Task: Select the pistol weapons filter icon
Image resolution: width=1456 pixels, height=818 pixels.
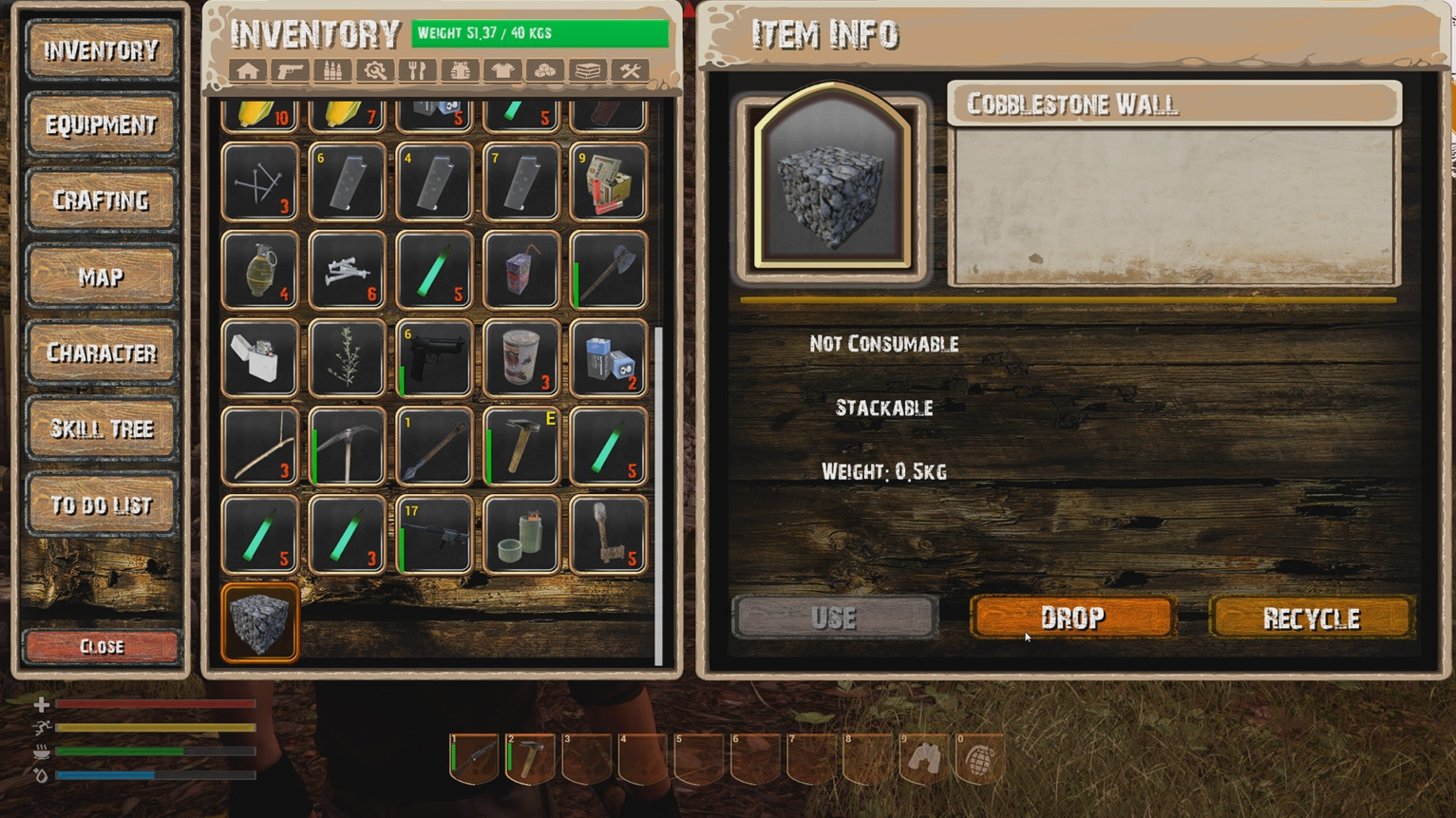Action: pos(290,70)
